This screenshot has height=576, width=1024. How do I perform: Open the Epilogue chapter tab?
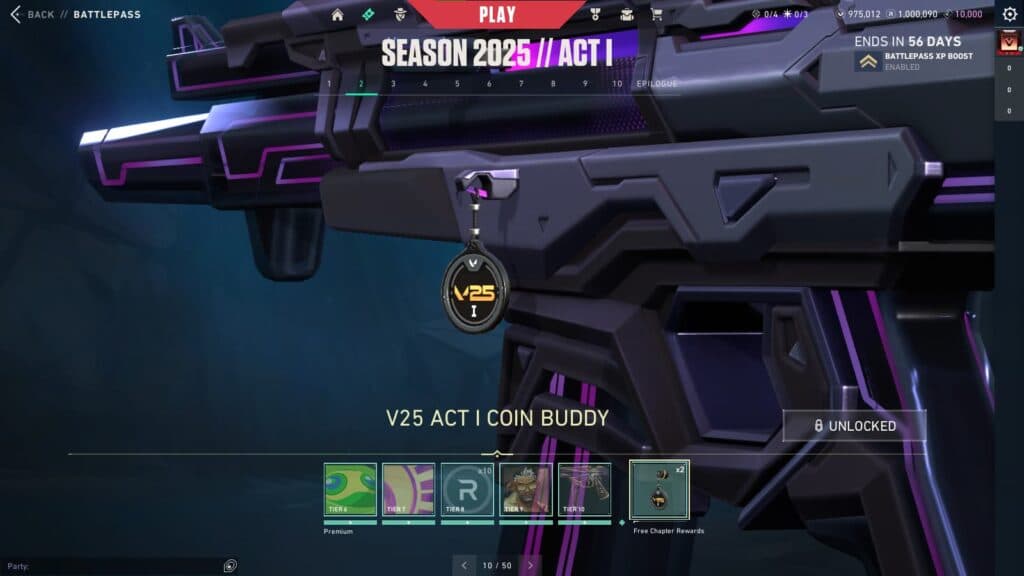tap(657, 84)
